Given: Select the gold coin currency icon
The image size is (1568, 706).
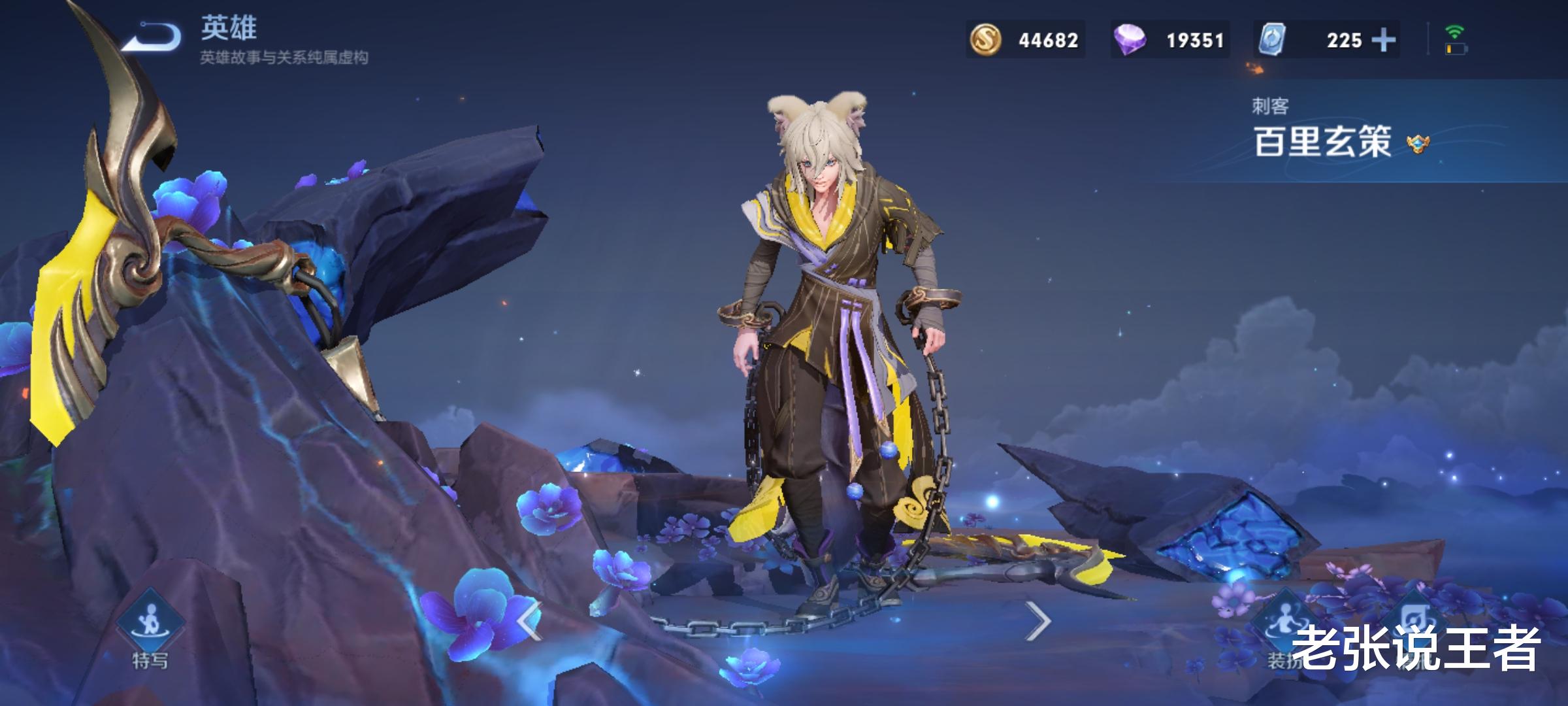Looking at the screenshot, I should 985,41.
